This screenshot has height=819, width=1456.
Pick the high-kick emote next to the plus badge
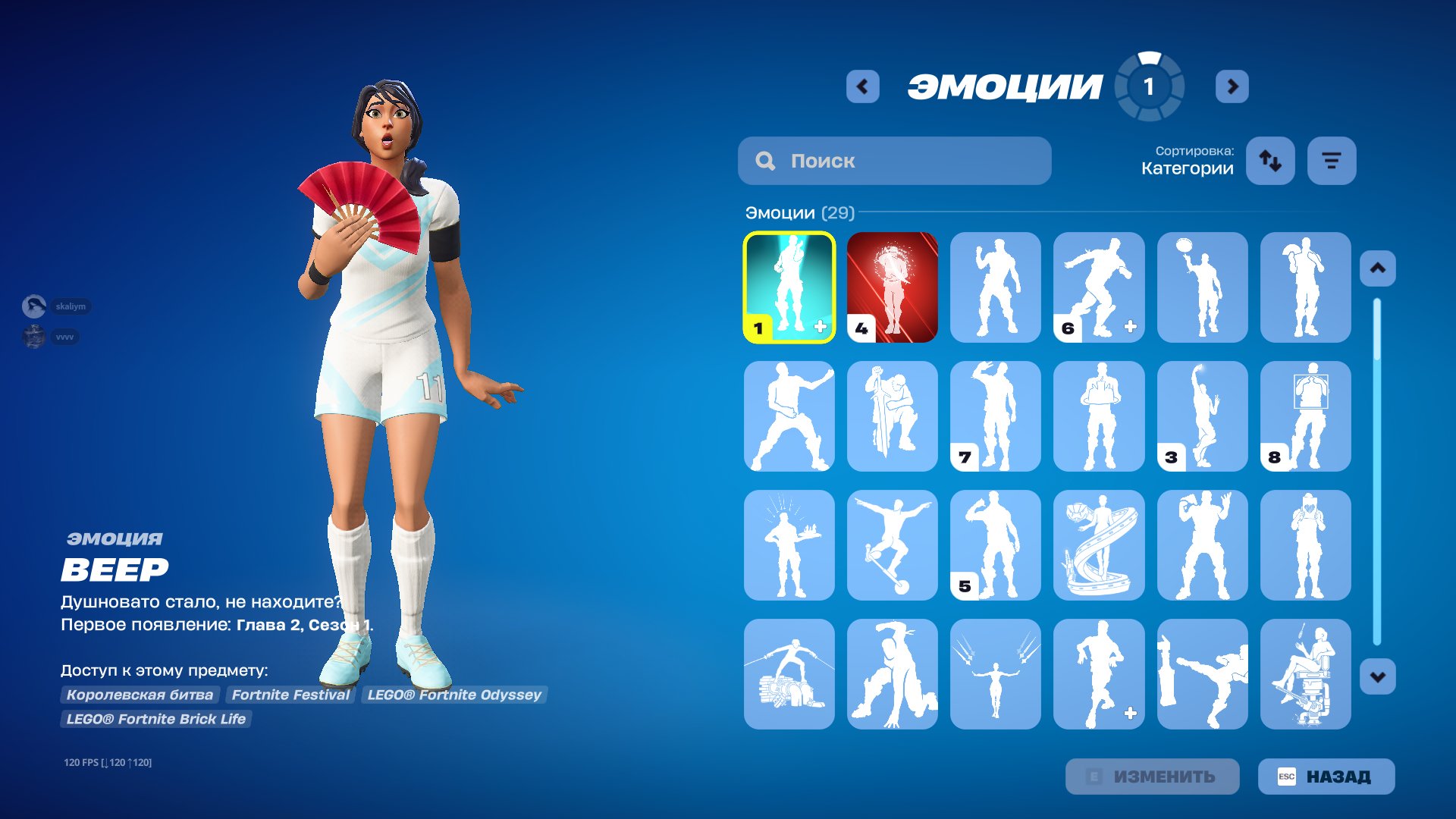(x=1202, y=675)
